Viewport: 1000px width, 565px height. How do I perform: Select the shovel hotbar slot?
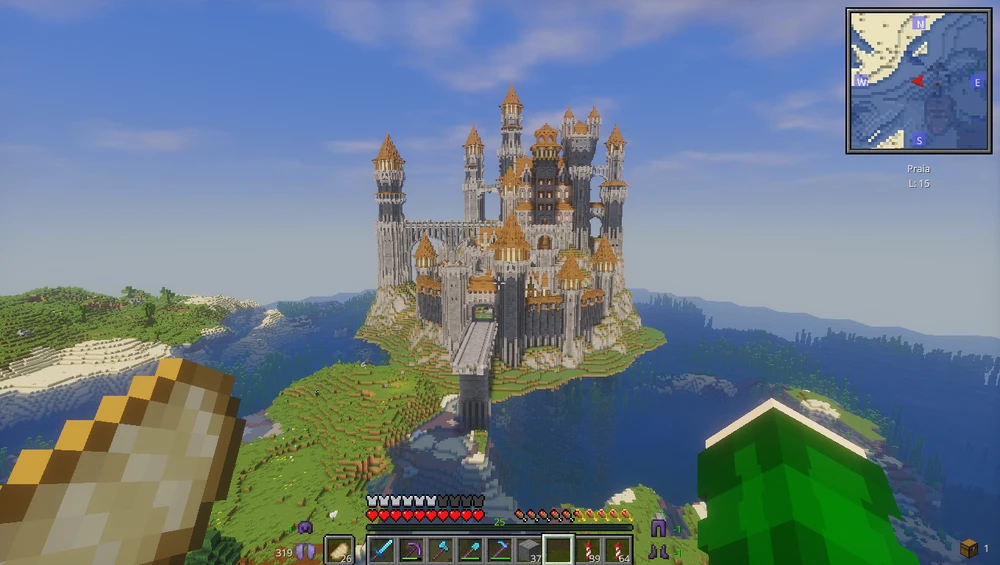pyautogui.click(x=470, y=549)
